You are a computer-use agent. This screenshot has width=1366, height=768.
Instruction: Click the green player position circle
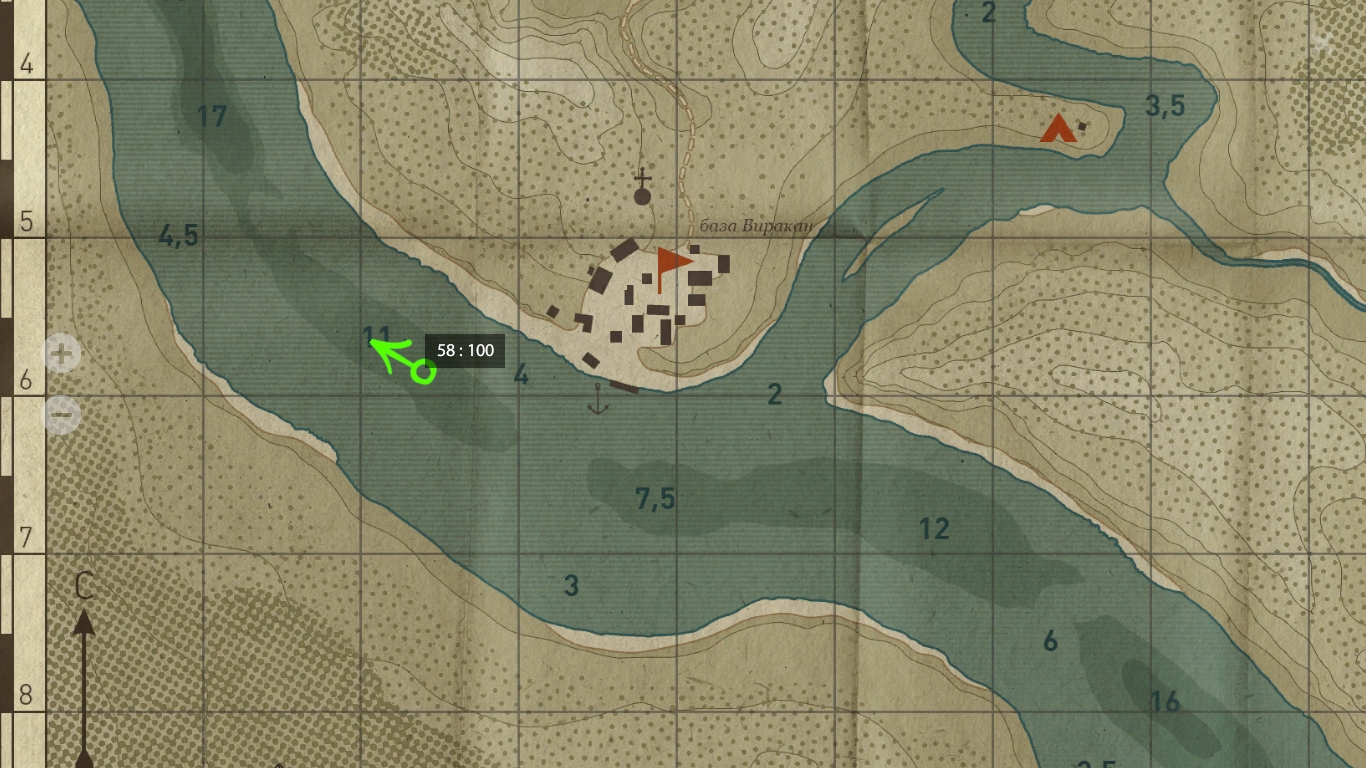(424, 373)
